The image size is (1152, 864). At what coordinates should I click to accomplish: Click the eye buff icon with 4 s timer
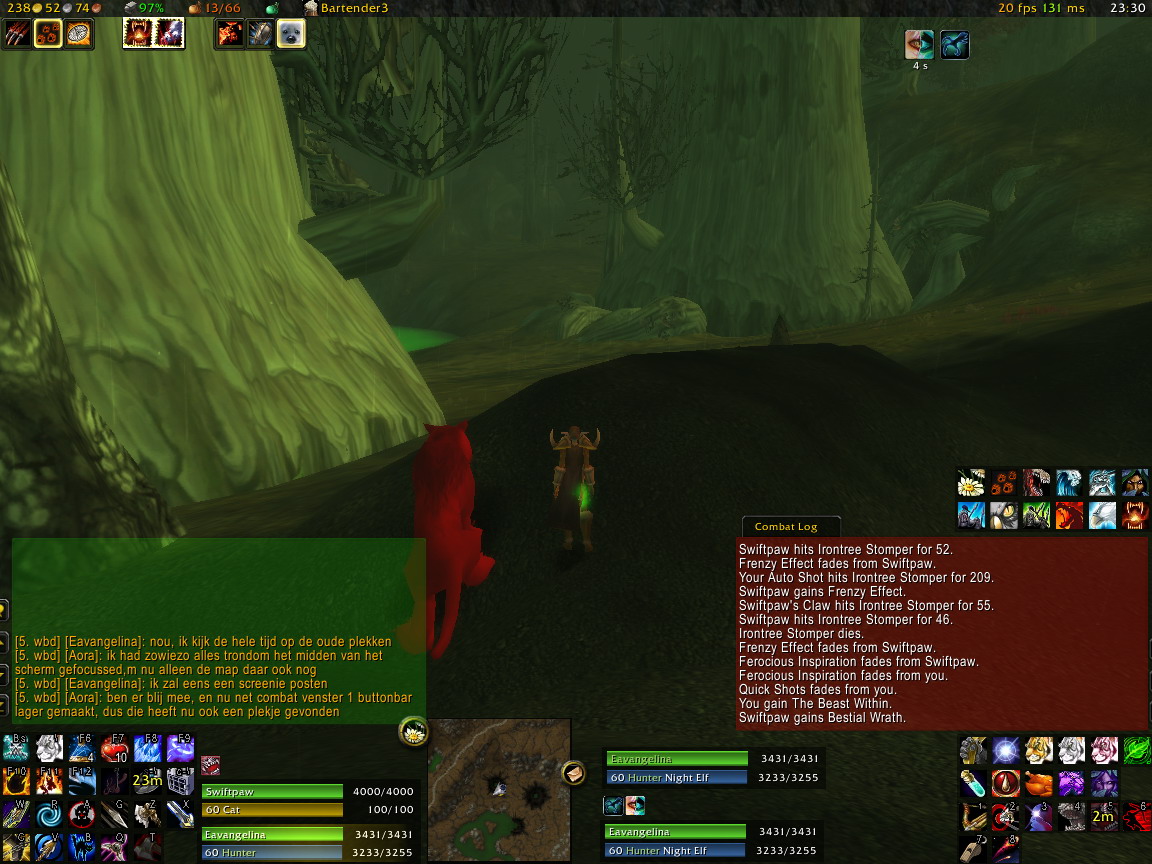(919, 45)
